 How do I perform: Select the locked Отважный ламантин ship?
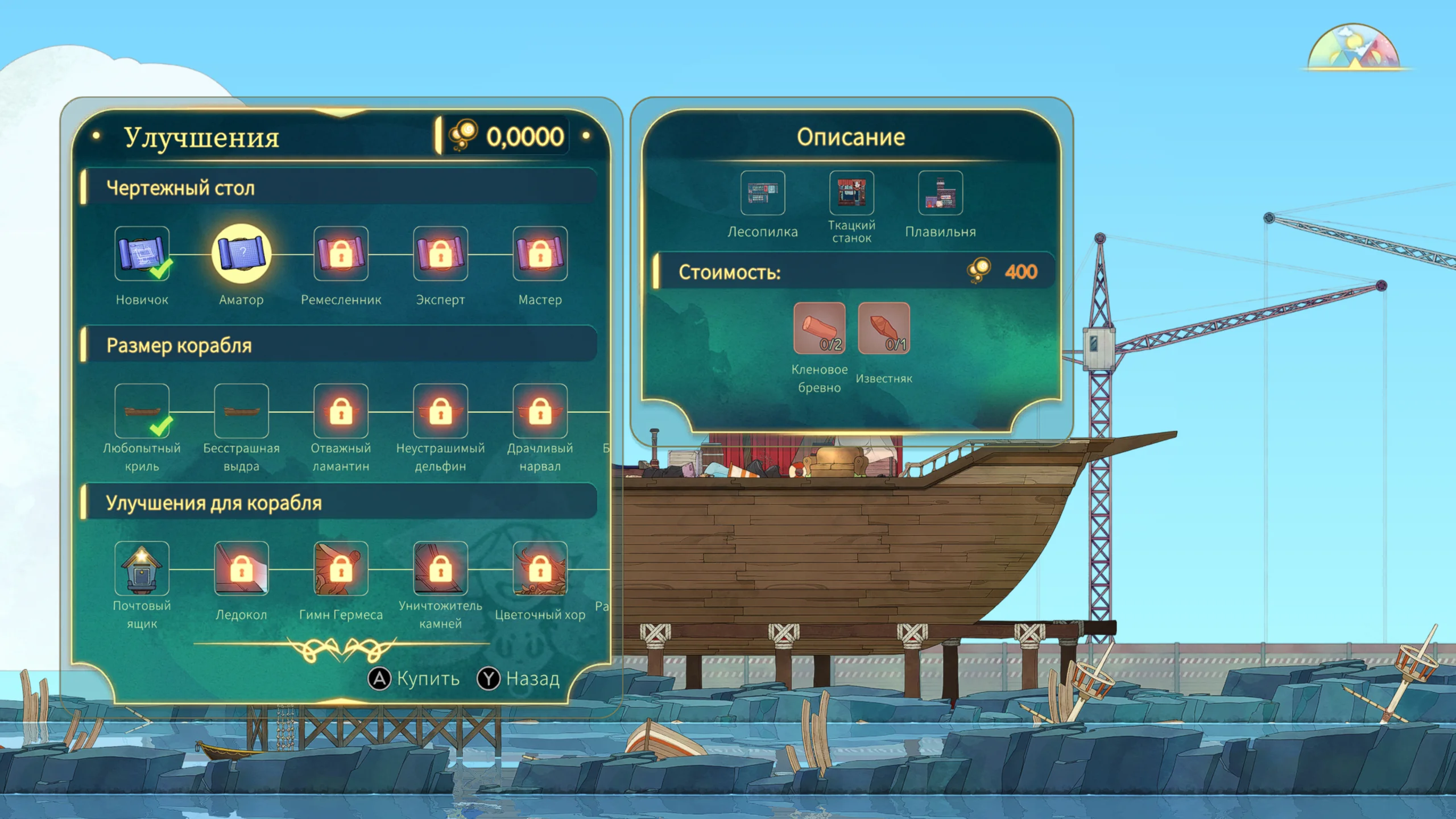[341, 411]
